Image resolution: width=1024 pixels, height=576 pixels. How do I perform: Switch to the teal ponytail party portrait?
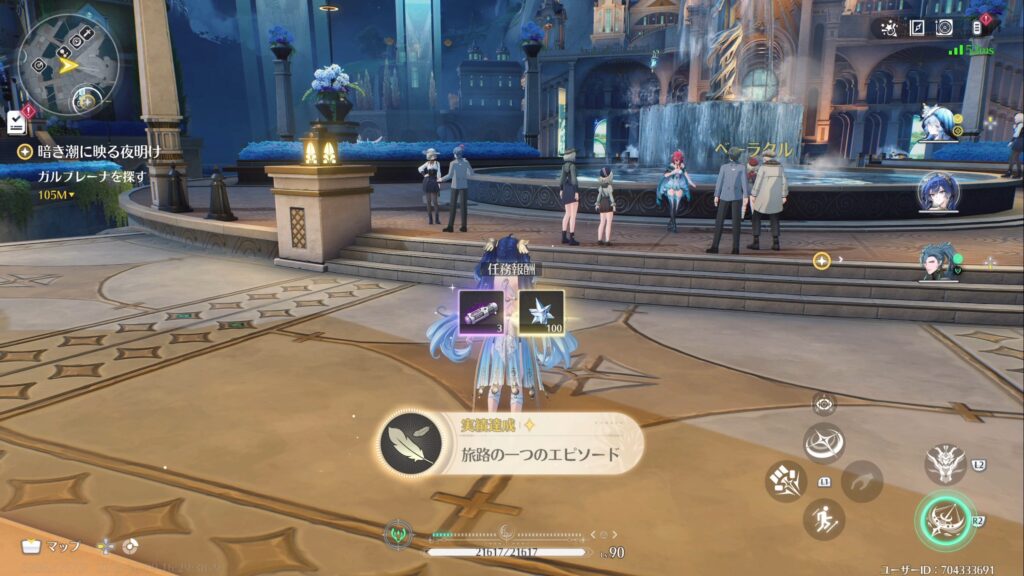tap(936, 261)
